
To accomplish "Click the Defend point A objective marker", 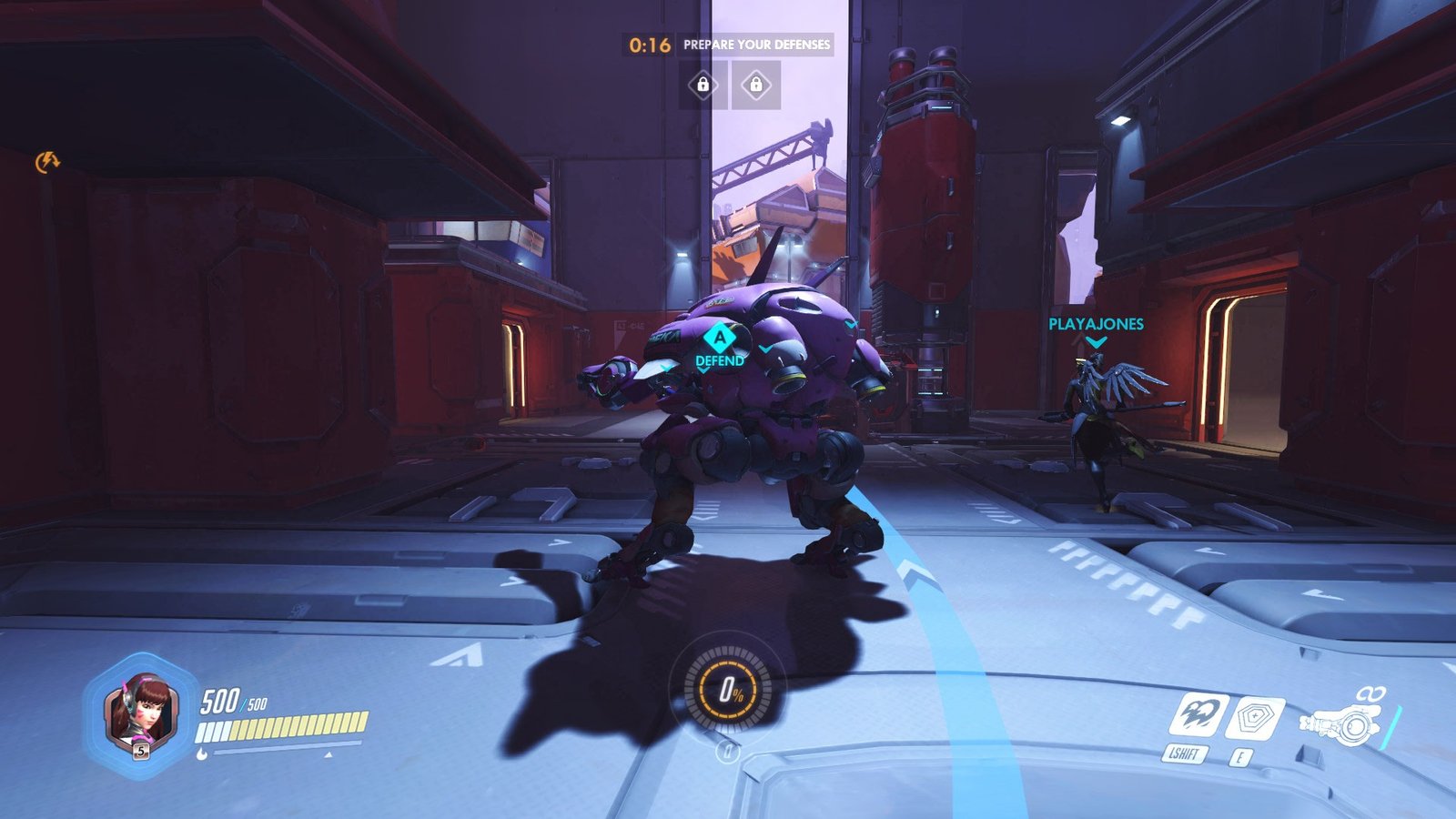I will pyautogui.click(x=720, y=339).
